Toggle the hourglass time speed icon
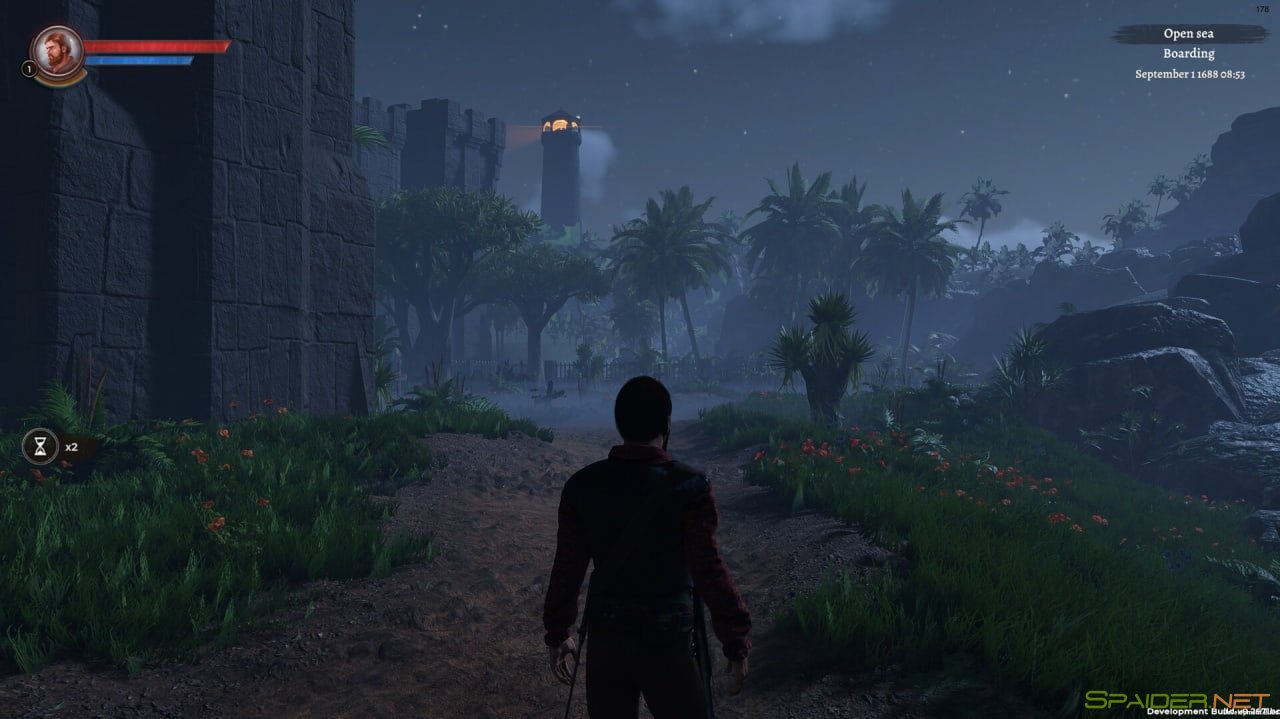The height and width of the screenshot is (719, 1280). tap(40, 447)
